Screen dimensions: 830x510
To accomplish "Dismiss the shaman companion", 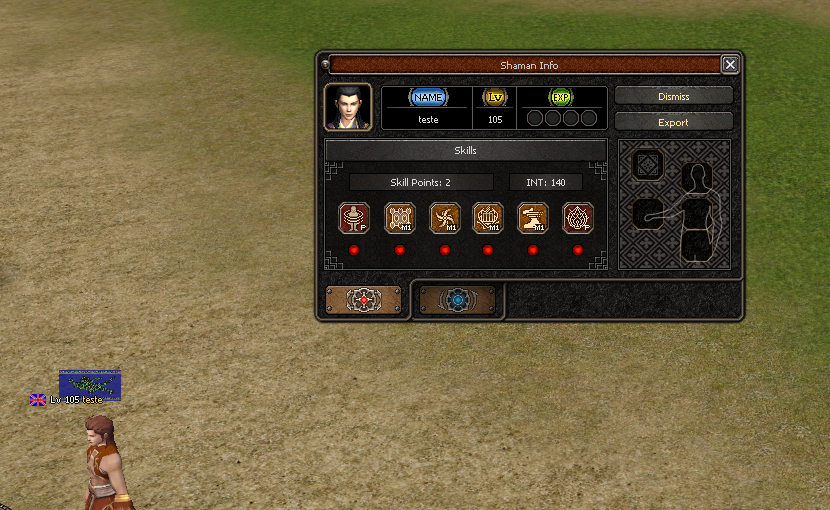I will point(673,96).
